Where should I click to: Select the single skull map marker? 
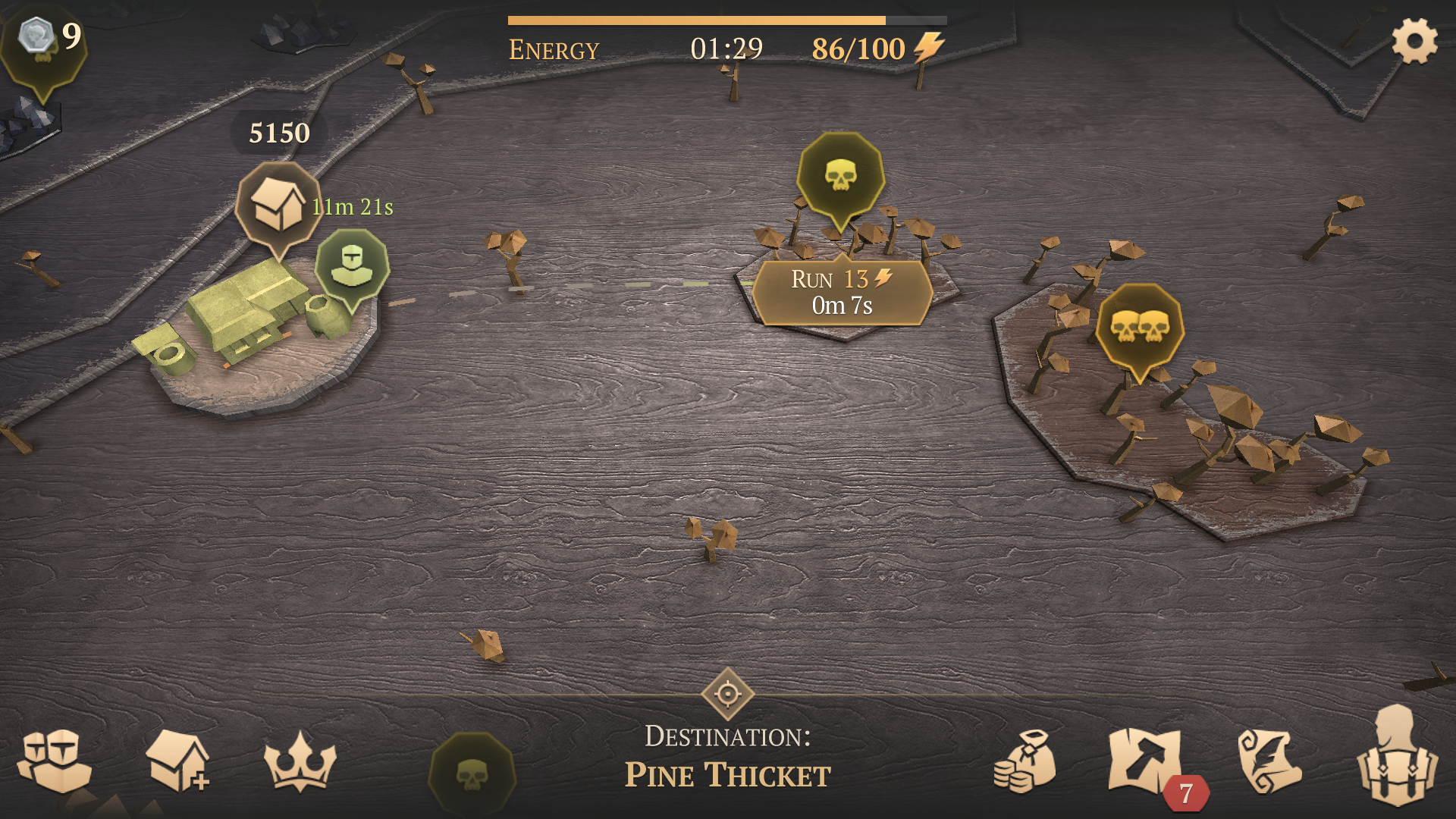click(x=840, y=176)
